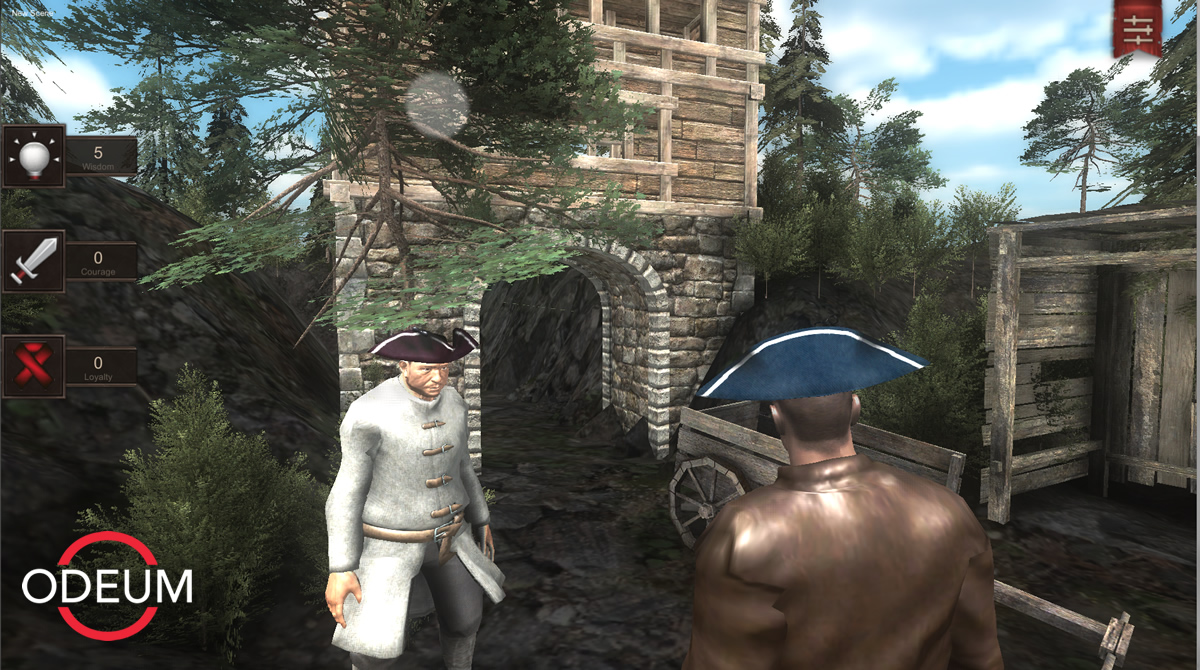This screenshot has width=1200, height=670.
Task: Click the ODEUM logo
Action: tap(108, 586)
